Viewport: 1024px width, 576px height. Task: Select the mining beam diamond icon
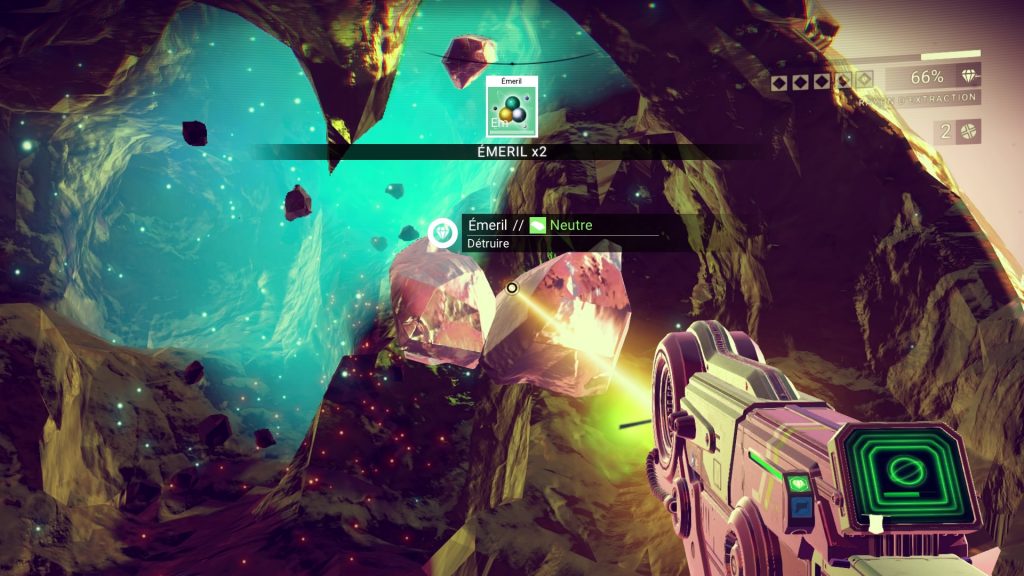(x=968, y=77)
